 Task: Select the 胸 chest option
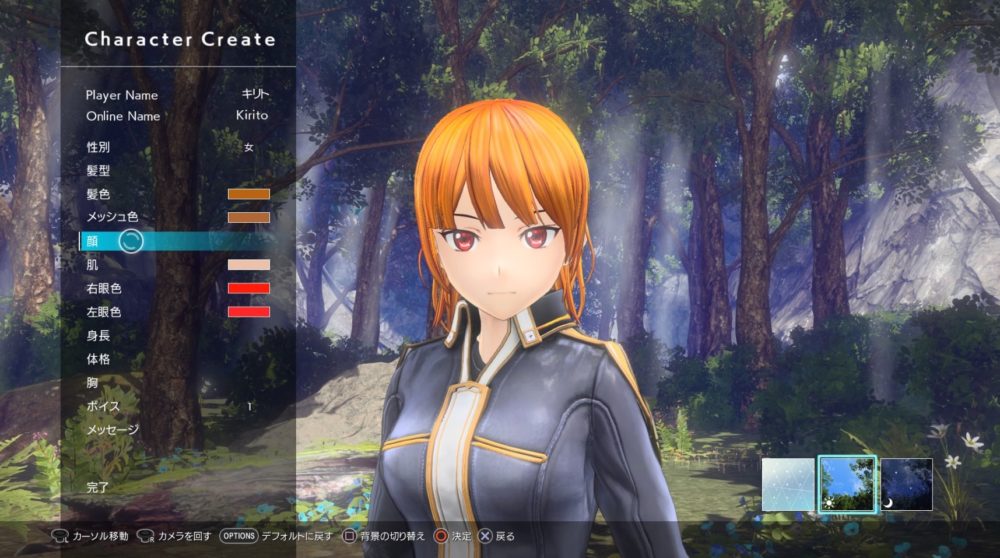point(93,382)
